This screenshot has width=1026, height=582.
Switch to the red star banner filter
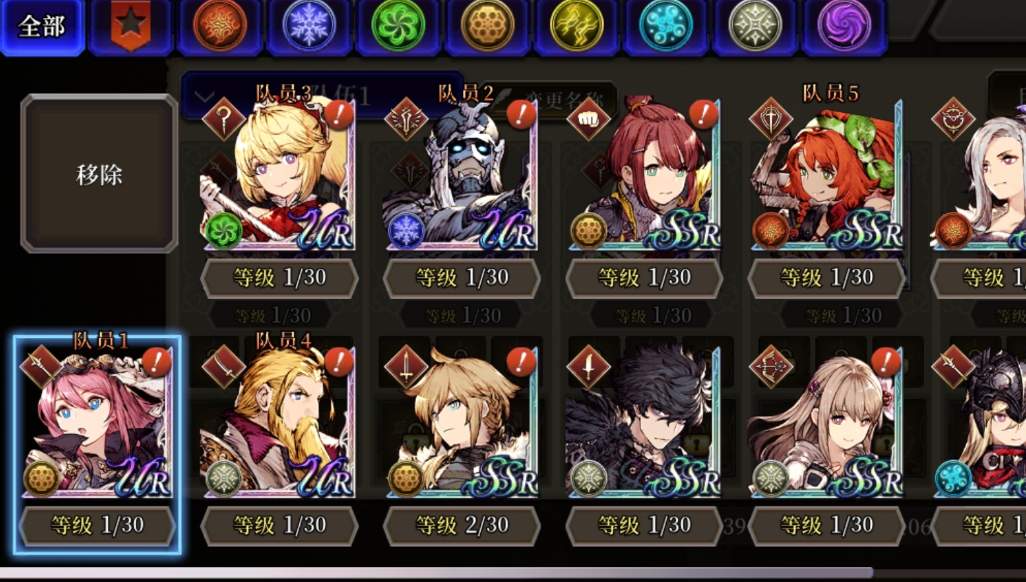[129, 26]
